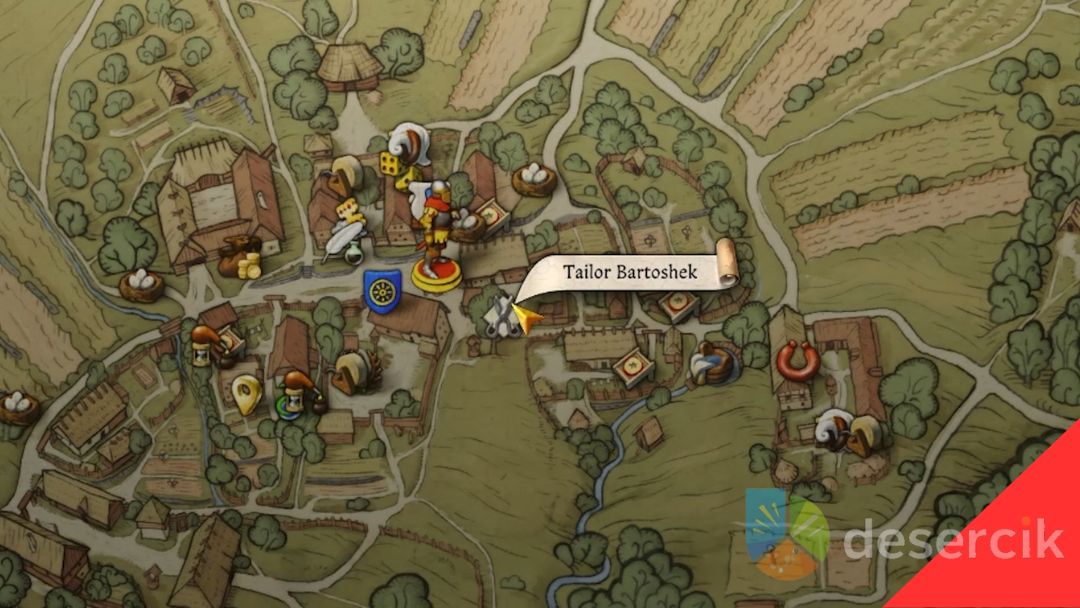Open the coin sacks trader marker
1080x608 pixels.
241,258
